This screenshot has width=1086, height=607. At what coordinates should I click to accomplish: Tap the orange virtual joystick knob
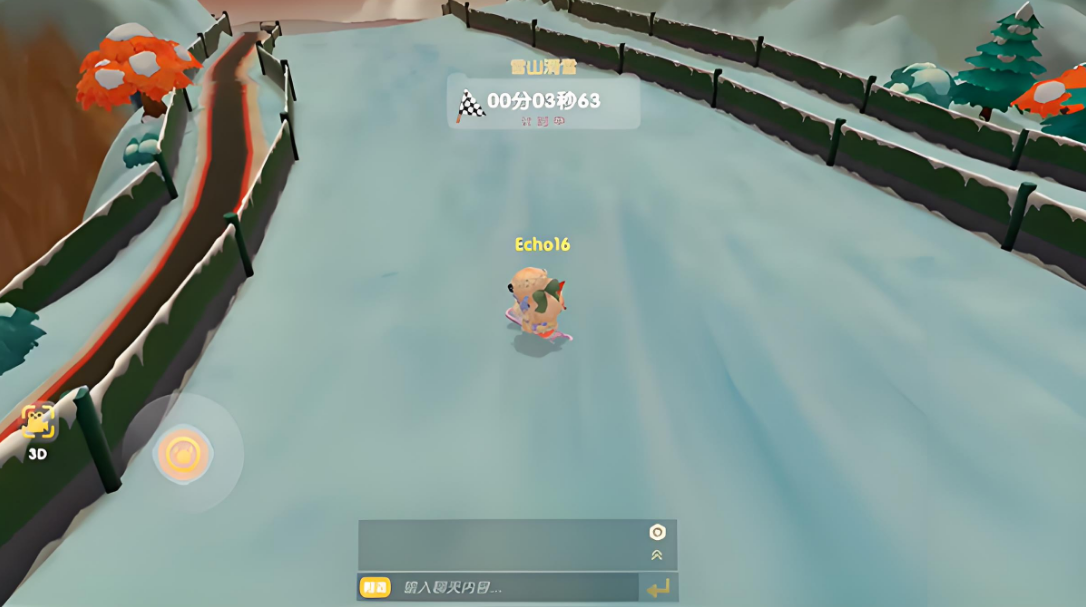[x=183, y=454]
